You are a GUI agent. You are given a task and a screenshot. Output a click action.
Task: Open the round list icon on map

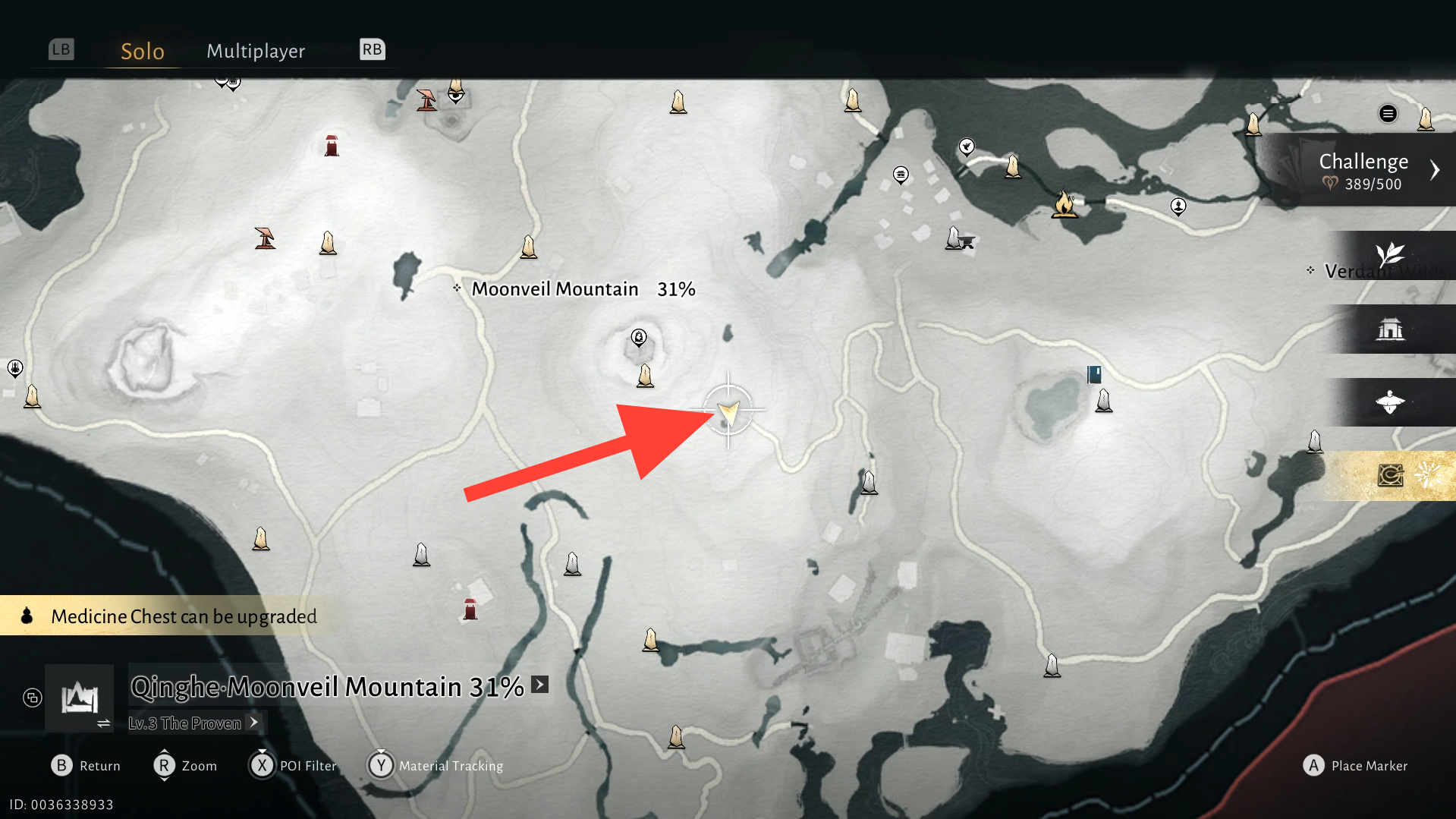[1388, 114]
